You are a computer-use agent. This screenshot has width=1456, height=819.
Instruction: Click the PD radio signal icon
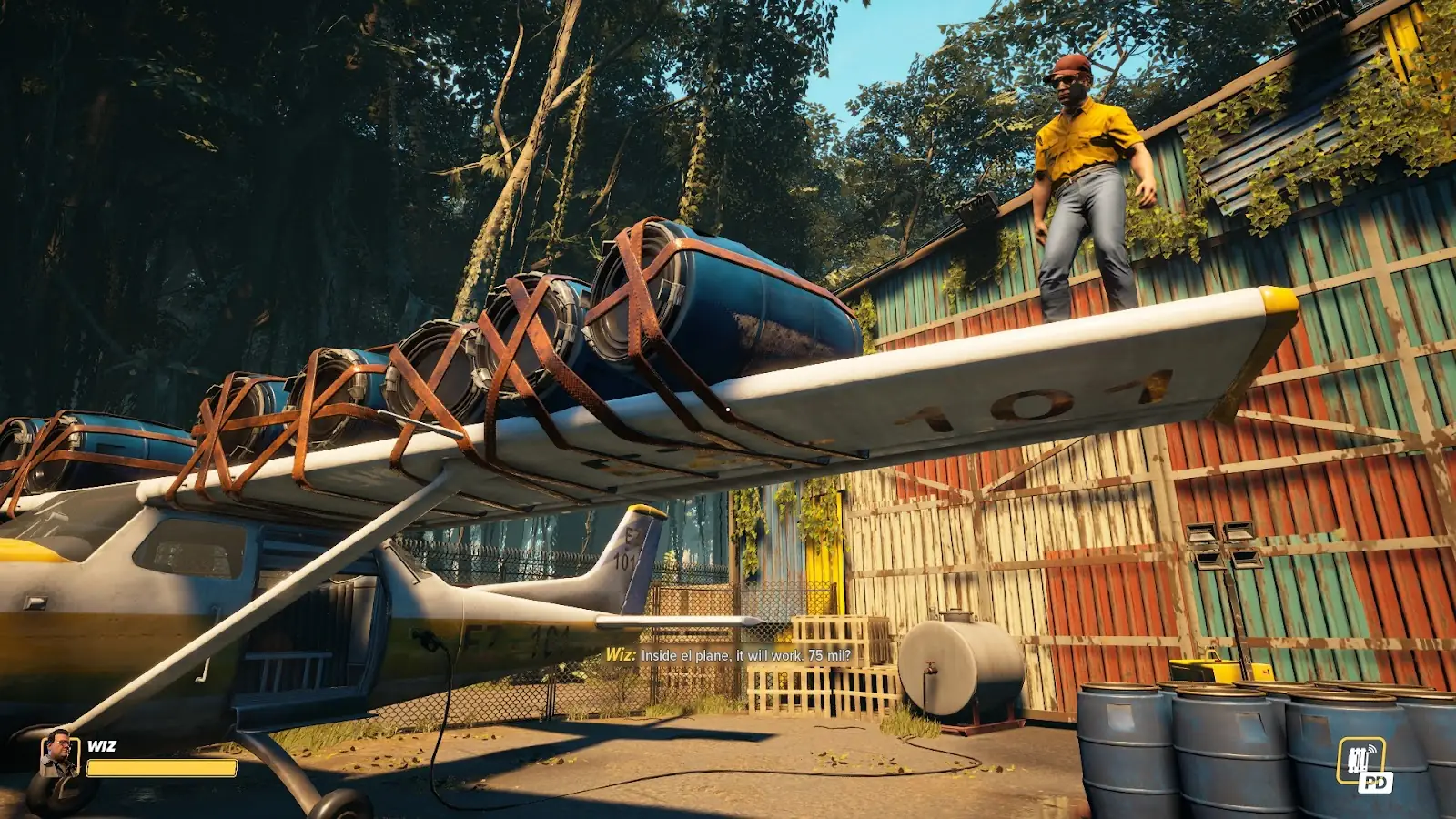click(x=1363, y=764)
